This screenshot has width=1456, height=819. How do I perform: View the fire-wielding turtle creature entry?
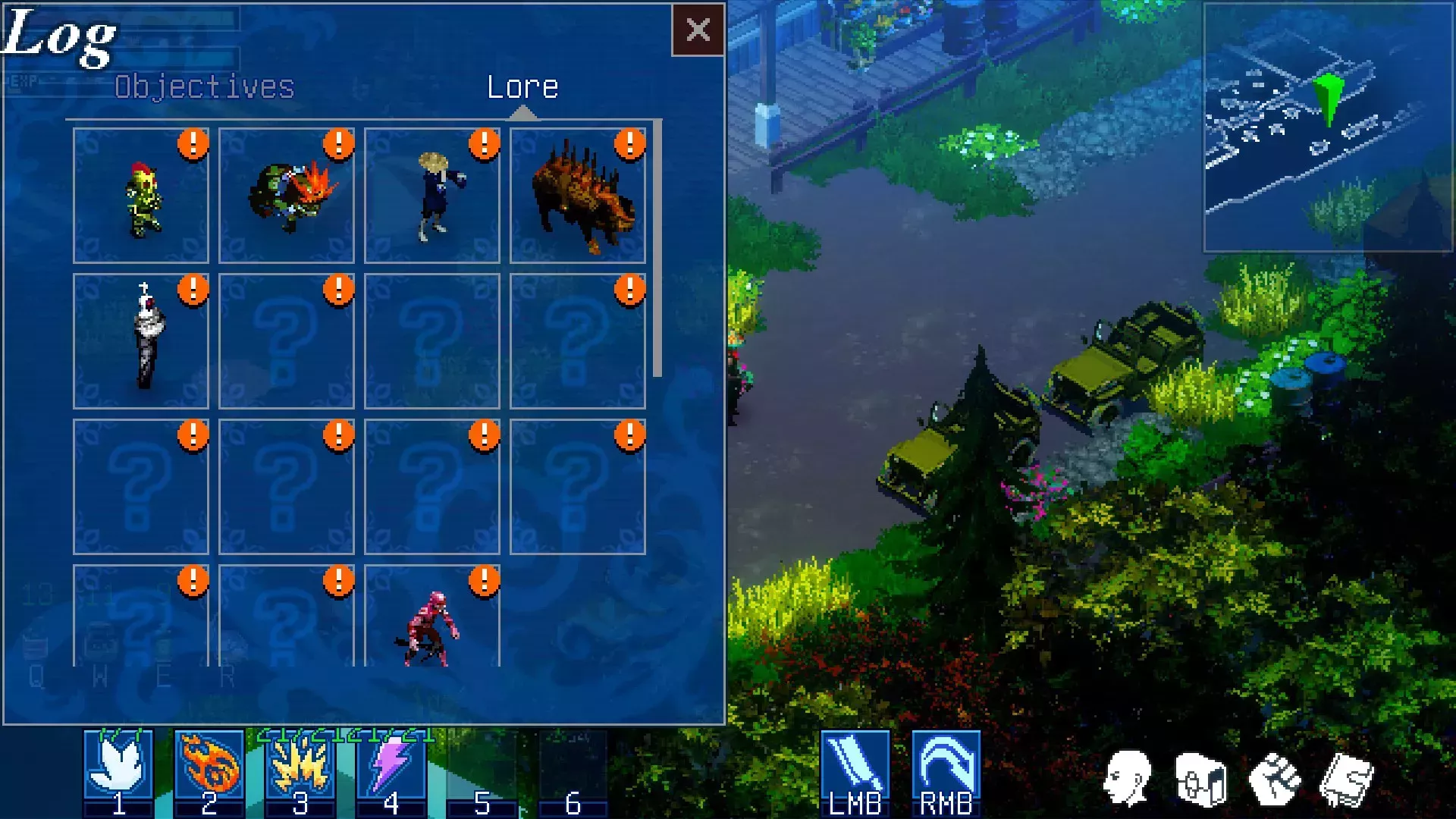[x=287, y=196]
